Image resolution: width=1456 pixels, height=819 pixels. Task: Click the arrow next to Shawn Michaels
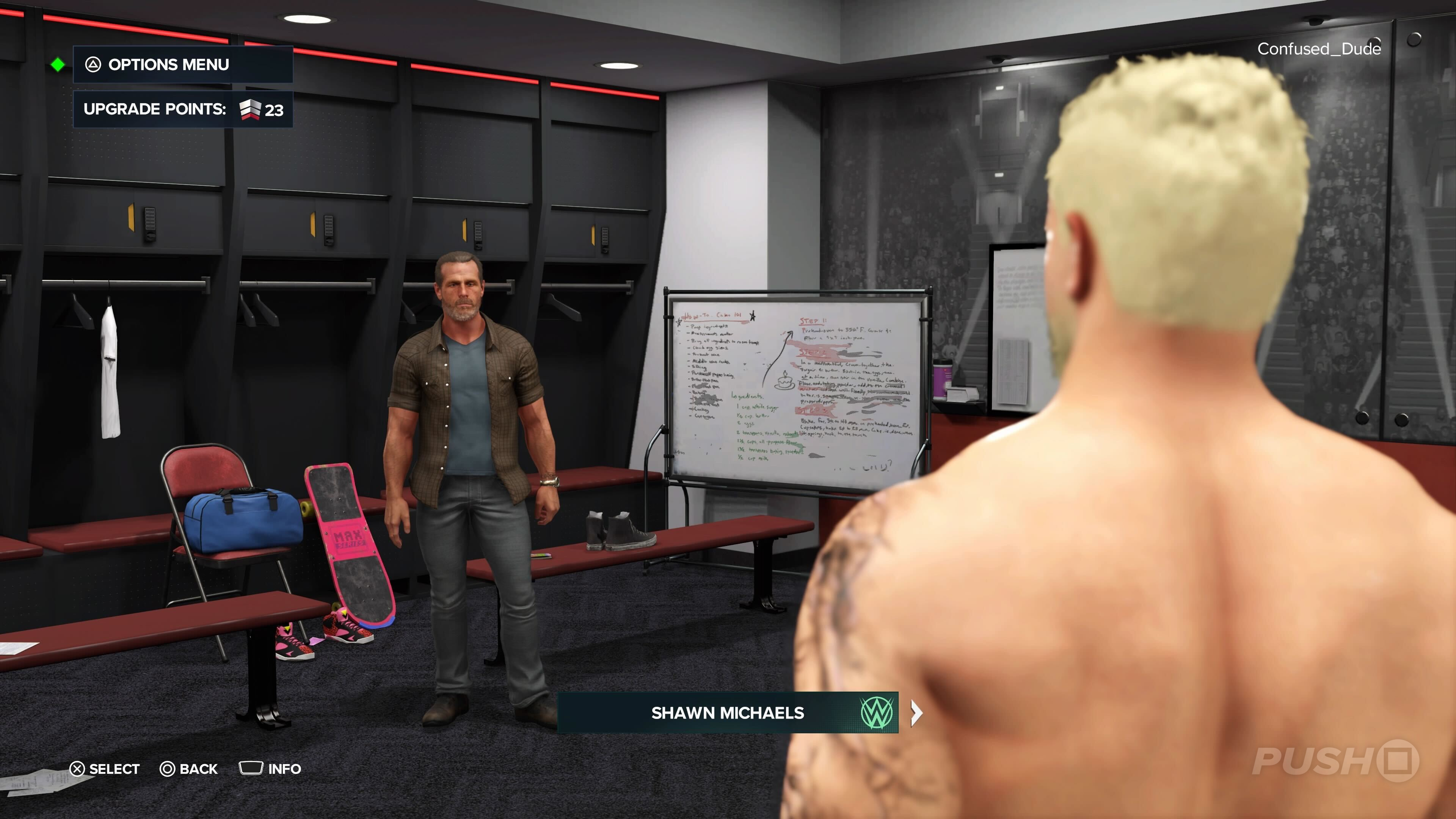click(x=917, y=713)
